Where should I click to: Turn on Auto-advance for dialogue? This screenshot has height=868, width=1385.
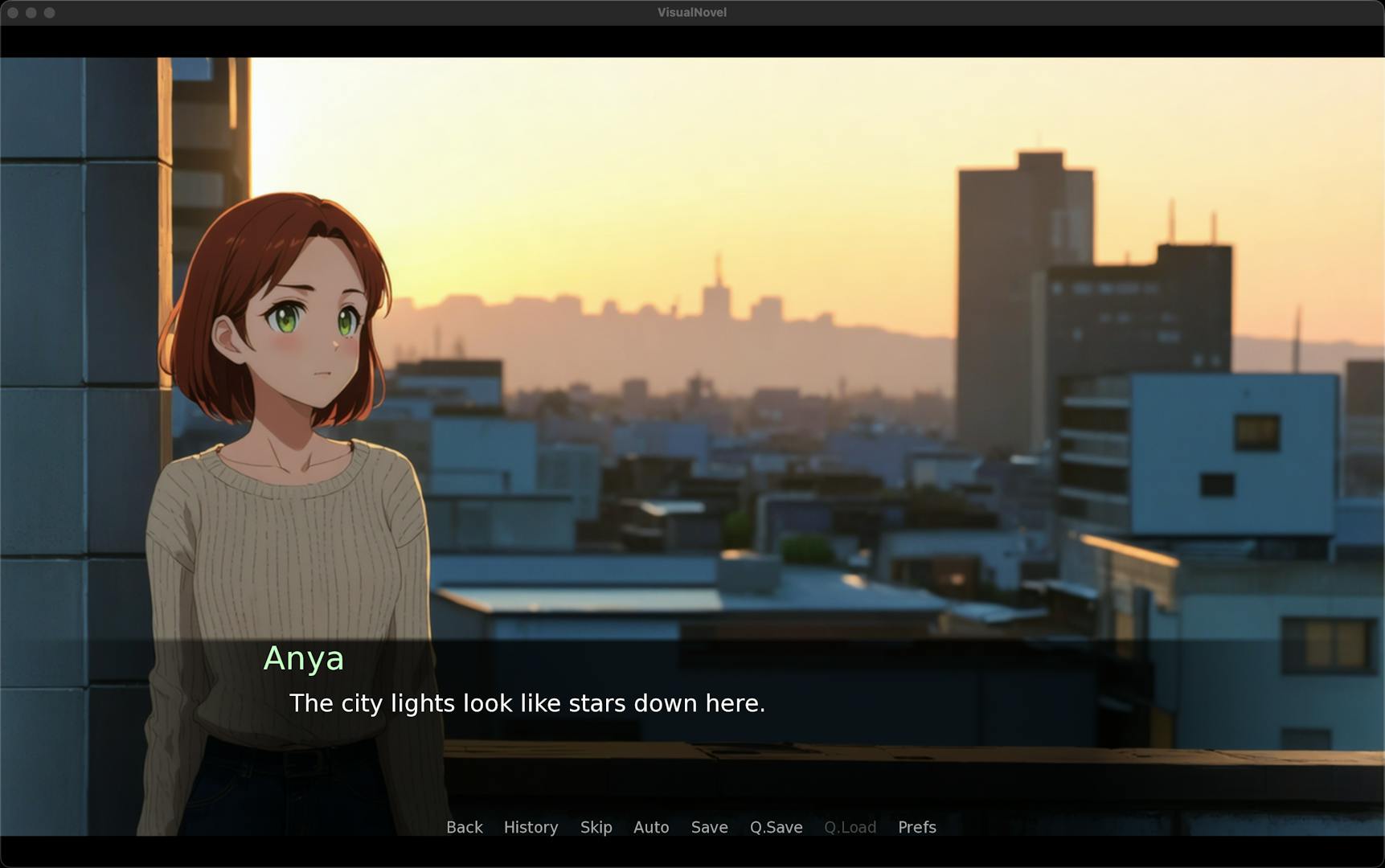651,827
